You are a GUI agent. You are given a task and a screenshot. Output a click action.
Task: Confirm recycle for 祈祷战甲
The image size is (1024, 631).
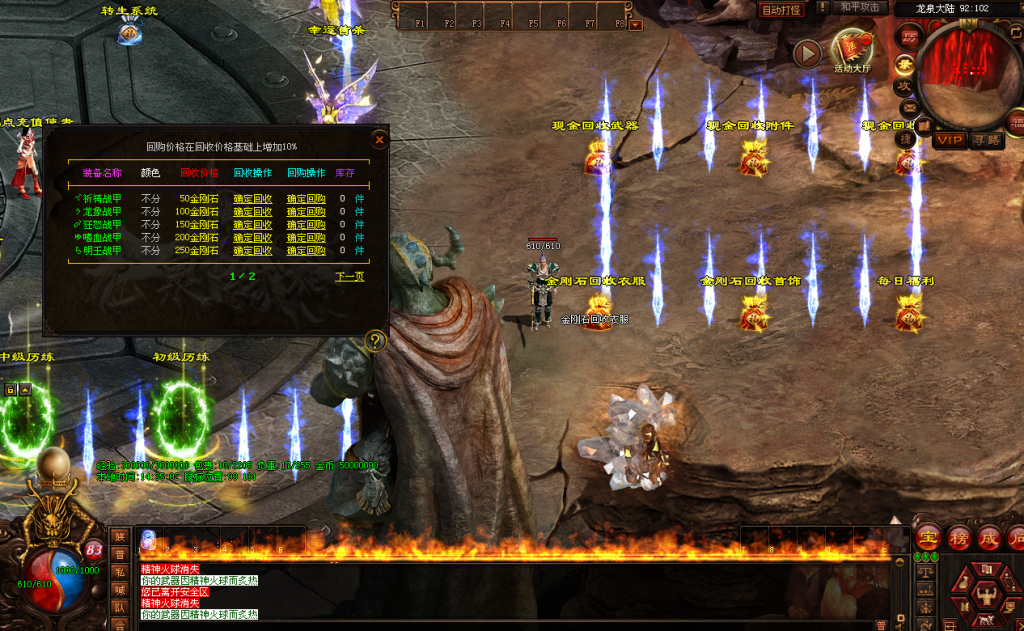click(x=252, y=199)
